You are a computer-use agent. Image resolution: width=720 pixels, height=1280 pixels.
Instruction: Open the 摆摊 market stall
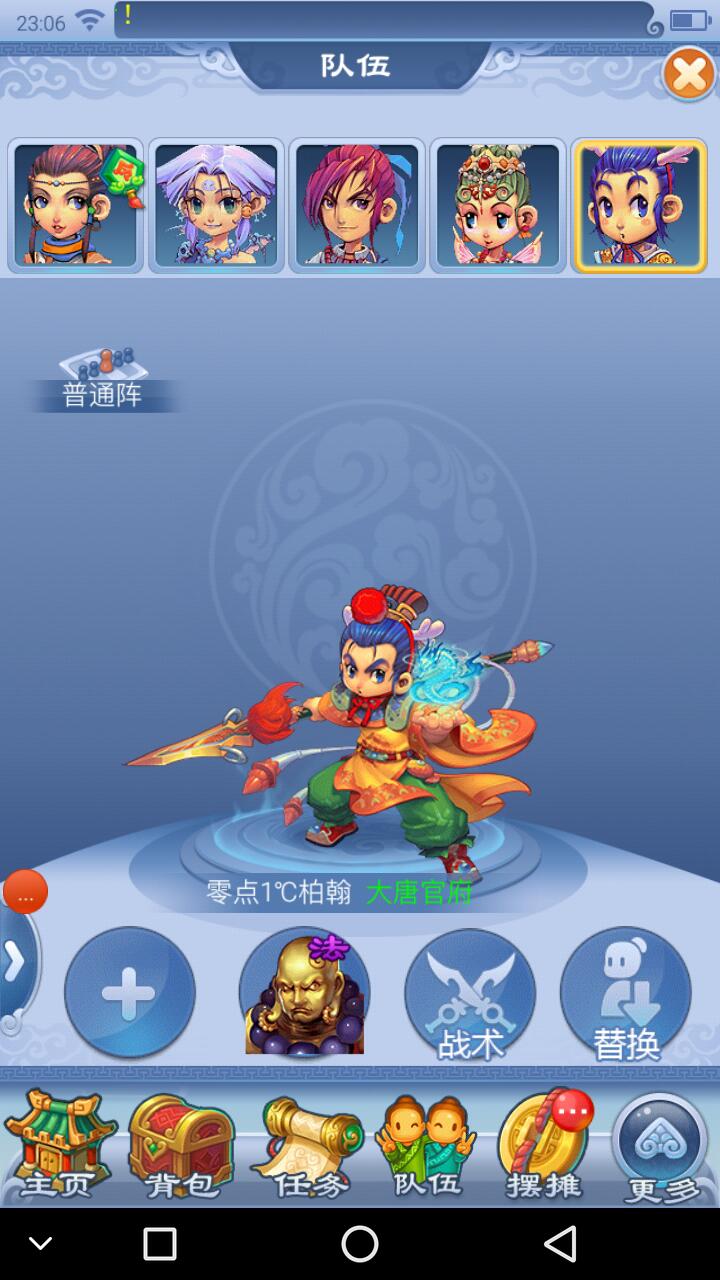point(545,1147)
